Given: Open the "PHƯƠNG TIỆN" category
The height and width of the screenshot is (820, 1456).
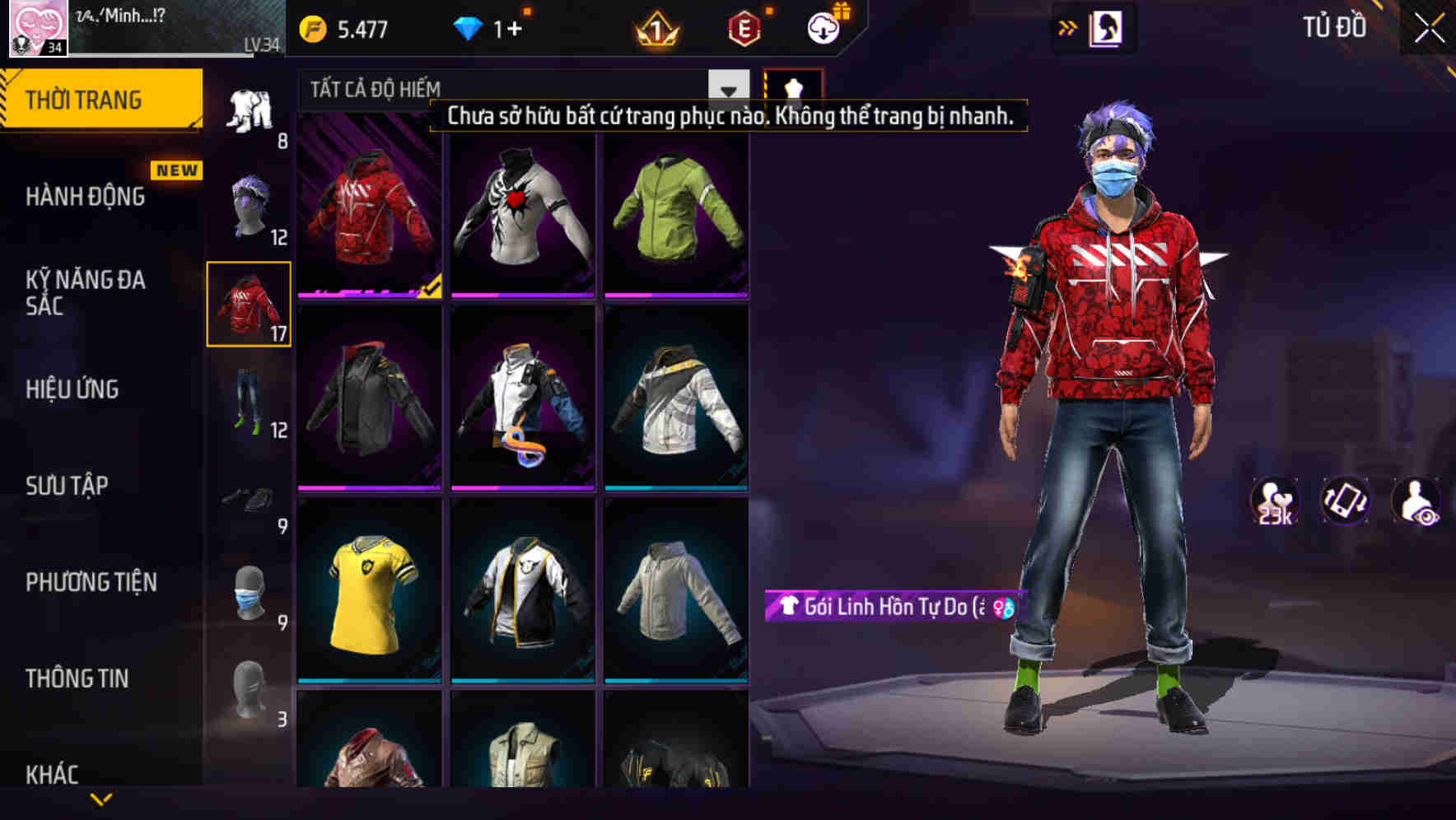Looking at the screenshot, I should (x=91, y=581).
